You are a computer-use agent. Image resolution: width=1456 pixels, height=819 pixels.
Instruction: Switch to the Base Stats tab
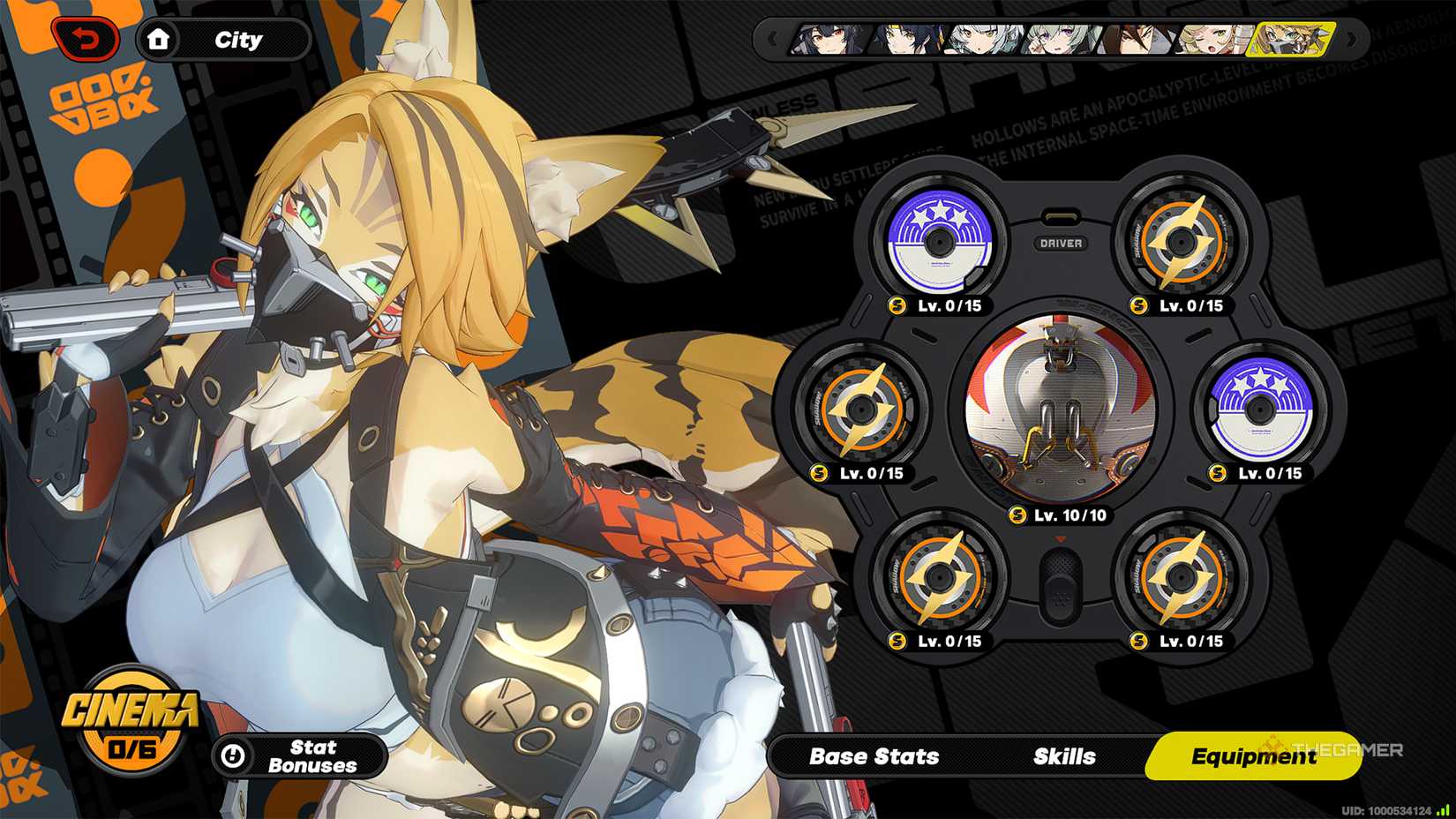tap(874, 756)
